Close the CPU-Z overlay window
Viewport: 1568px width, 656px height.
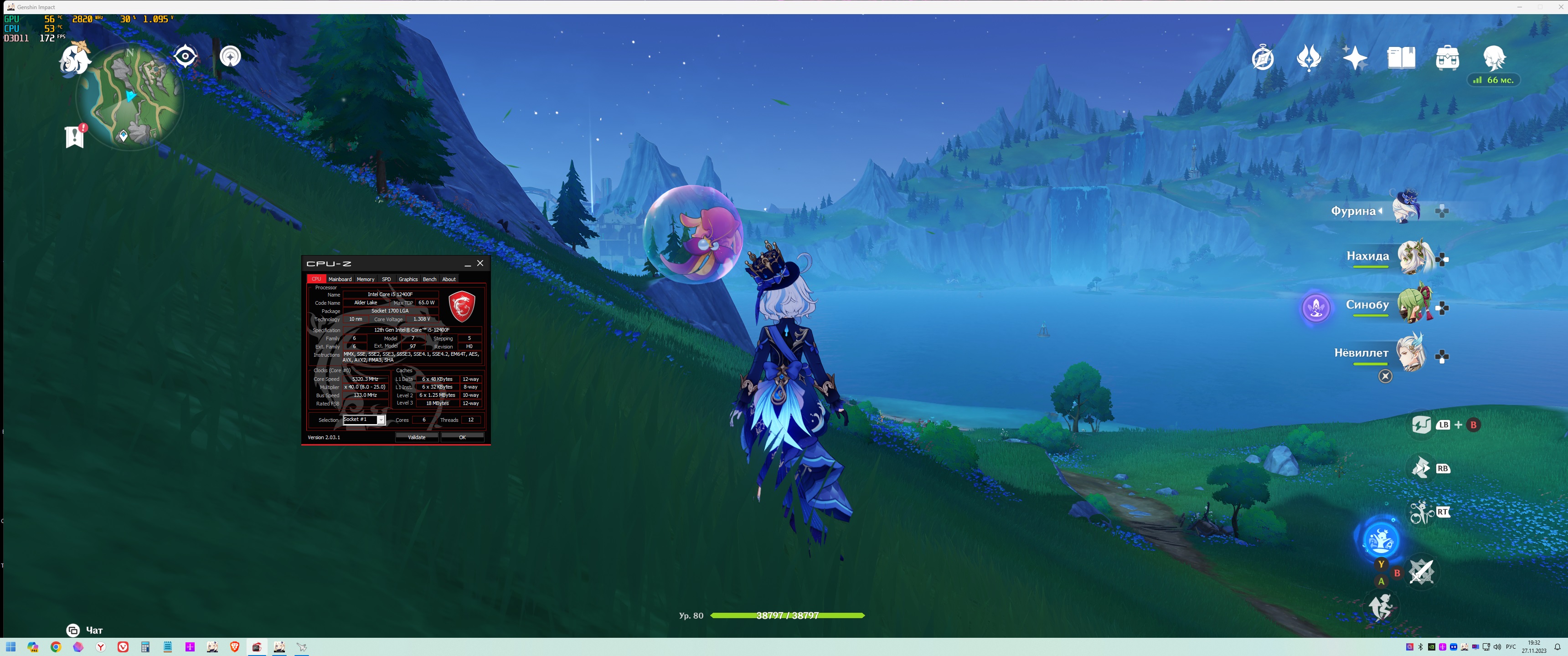pyautogui.click(x=480, y=263)
